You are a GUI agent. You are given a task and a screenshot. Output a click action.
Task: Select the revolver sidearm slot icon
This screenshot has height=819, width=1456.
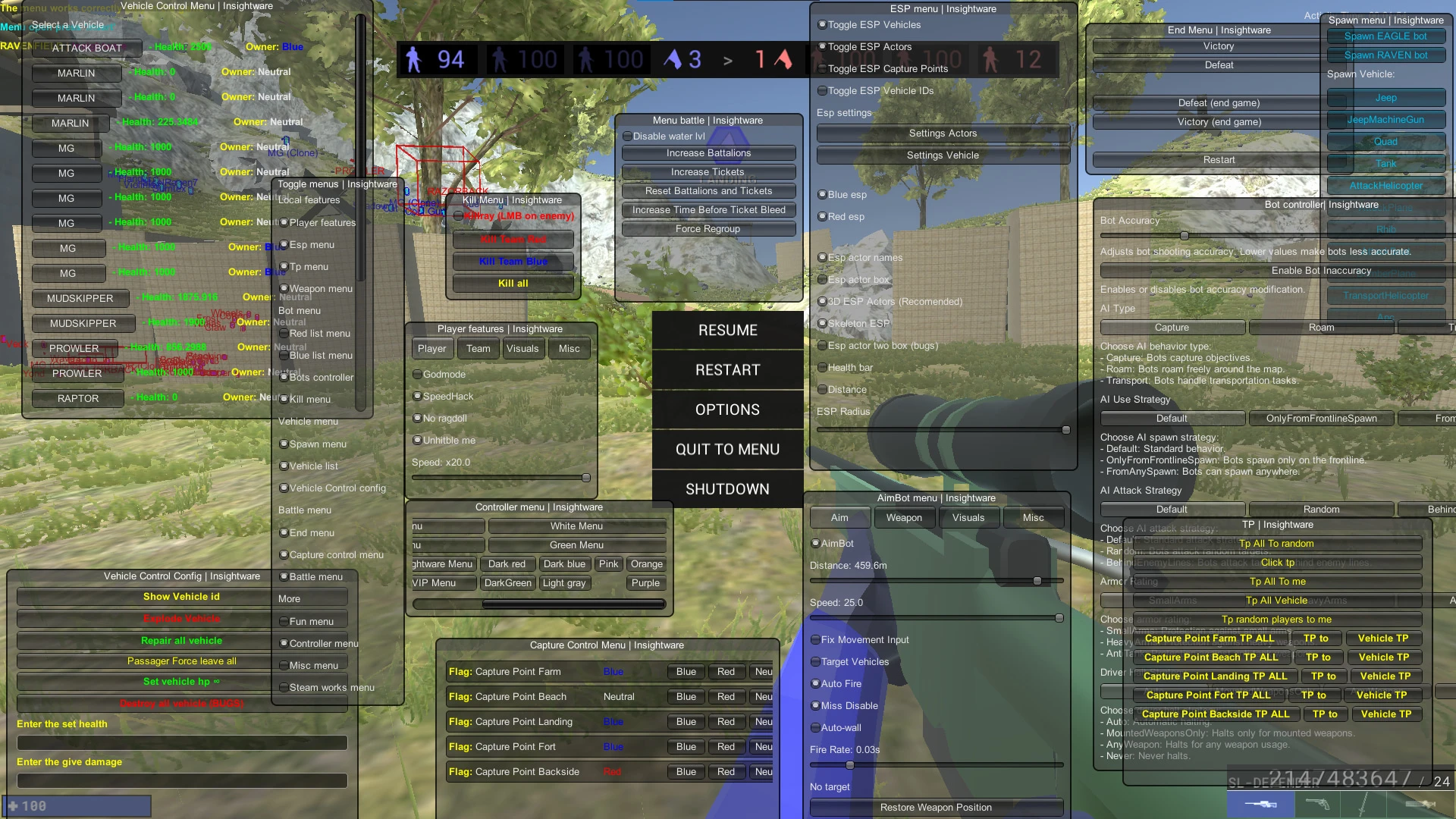coord(1317,805)
